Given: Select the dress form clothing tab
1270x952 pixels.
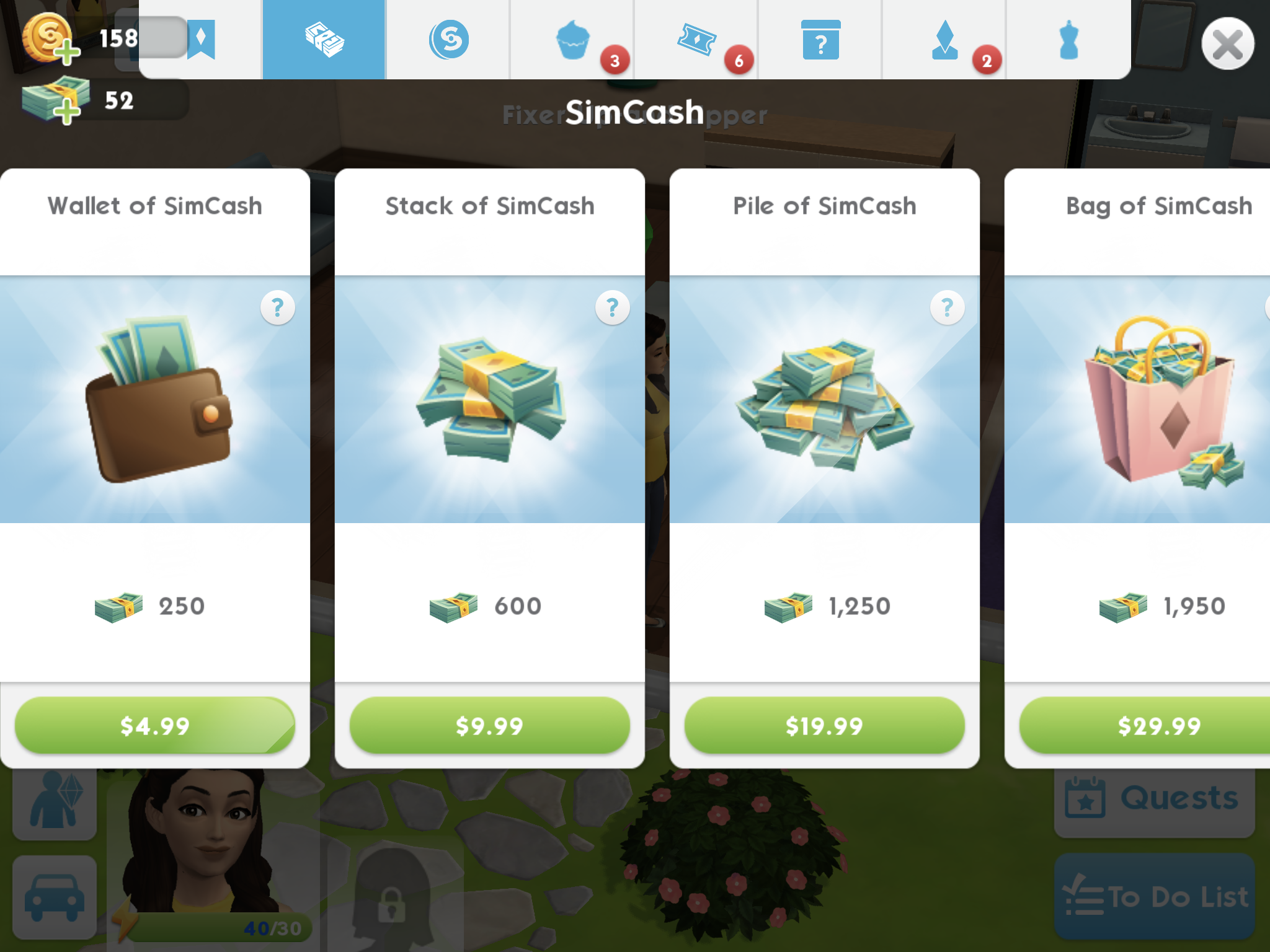Looking at the screenshot, I should click(x=1068, y=40).
